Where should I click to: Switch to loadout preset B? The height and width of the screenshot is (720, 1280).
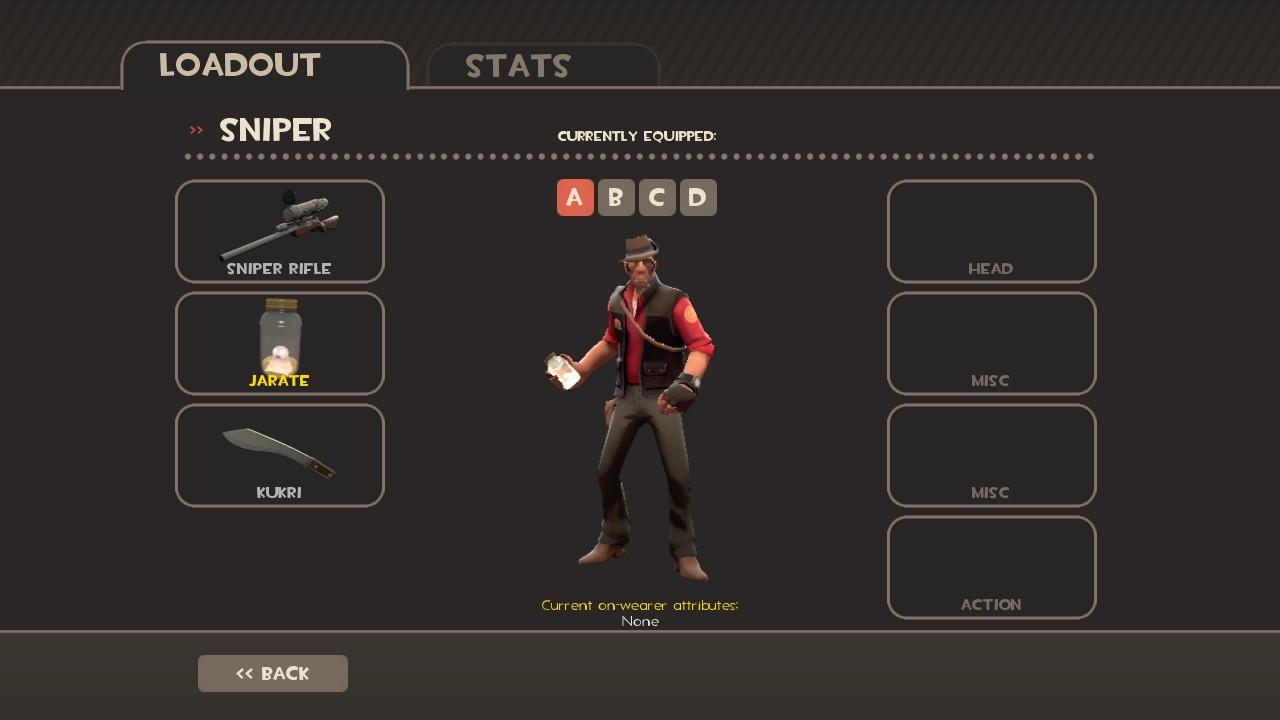point(616,197)
